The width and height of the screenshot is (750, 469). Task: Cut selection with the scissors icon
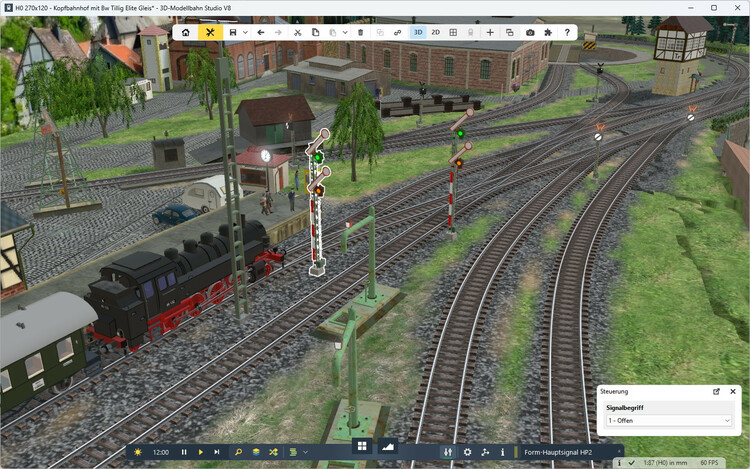click(x=298, y=32)
